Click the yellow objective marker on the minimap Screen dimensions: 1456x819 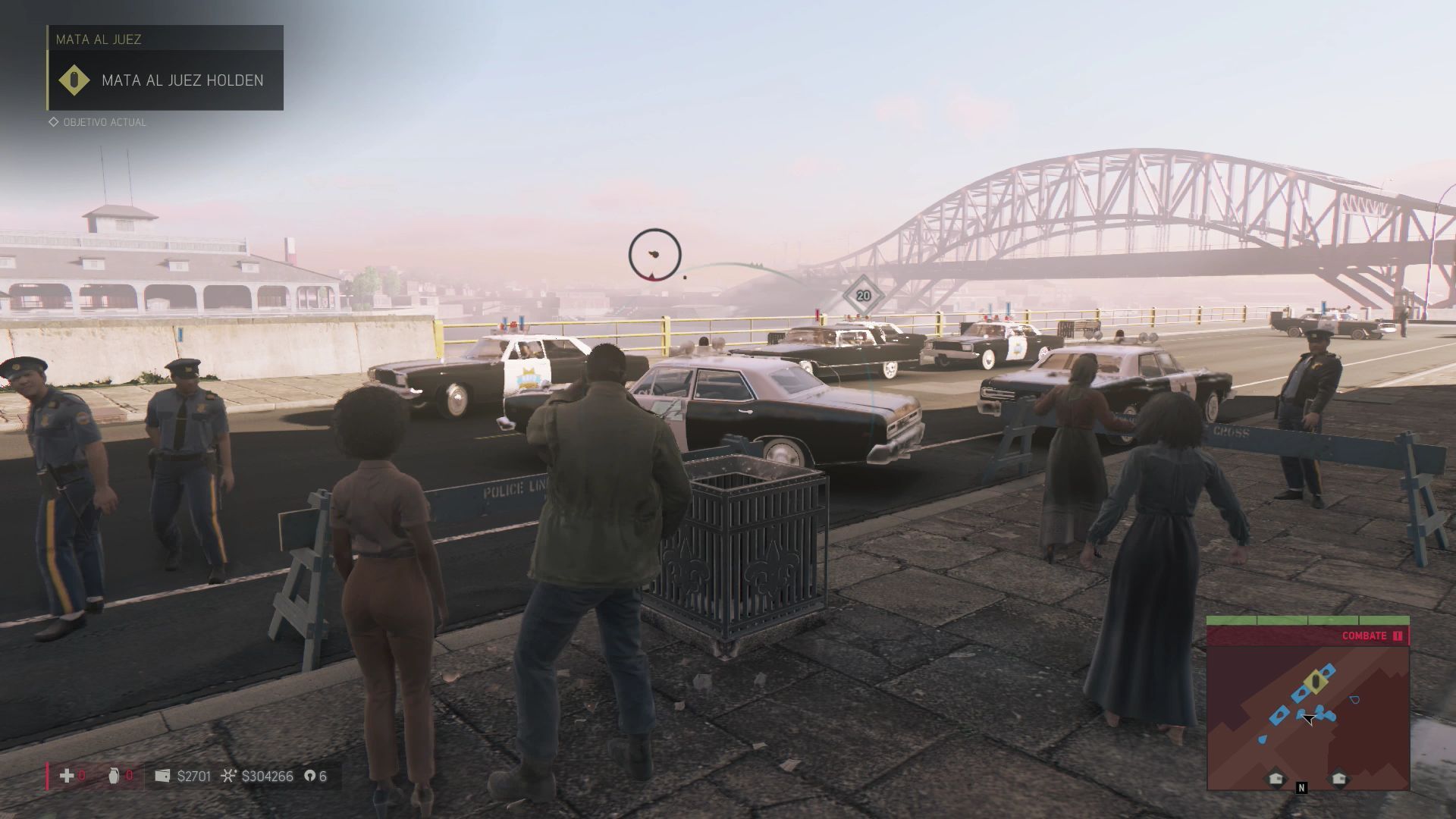pos(1316,682)
